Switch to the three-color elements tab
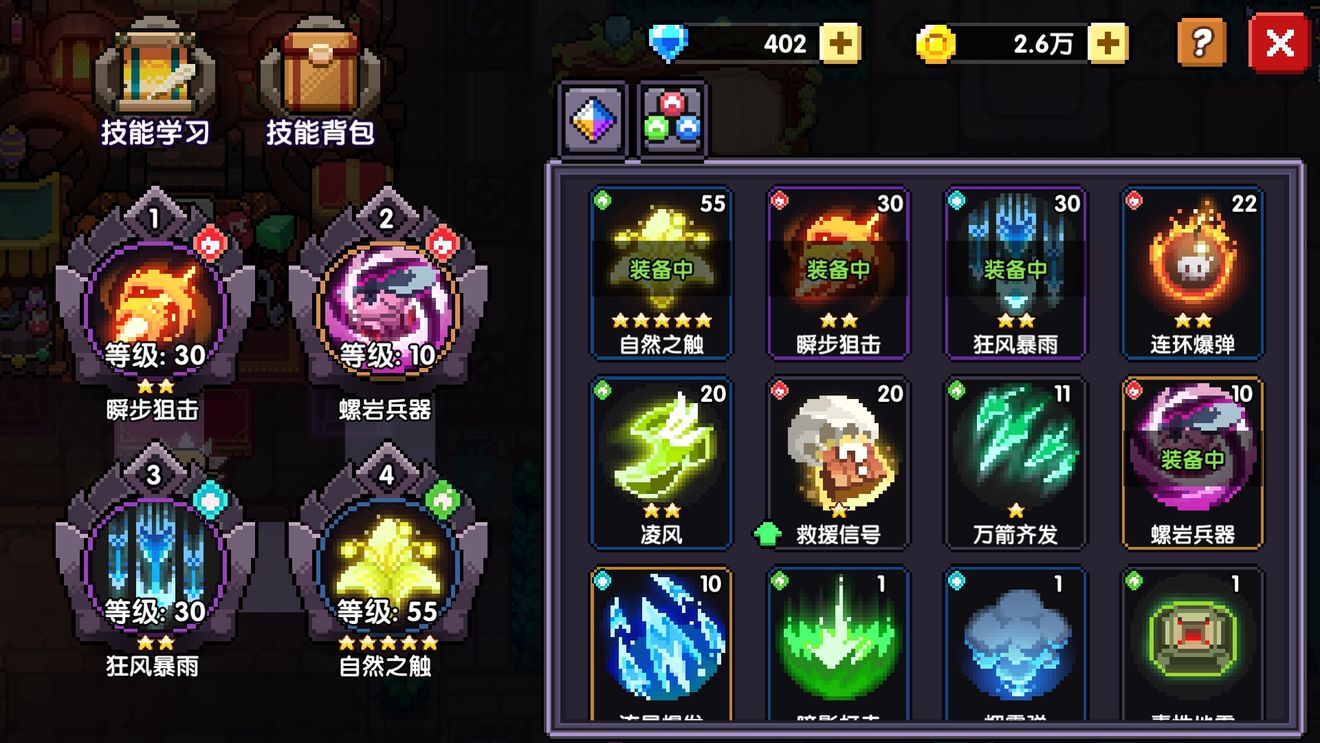Screen dimensions: 1320x743 [x=672, y=120]
